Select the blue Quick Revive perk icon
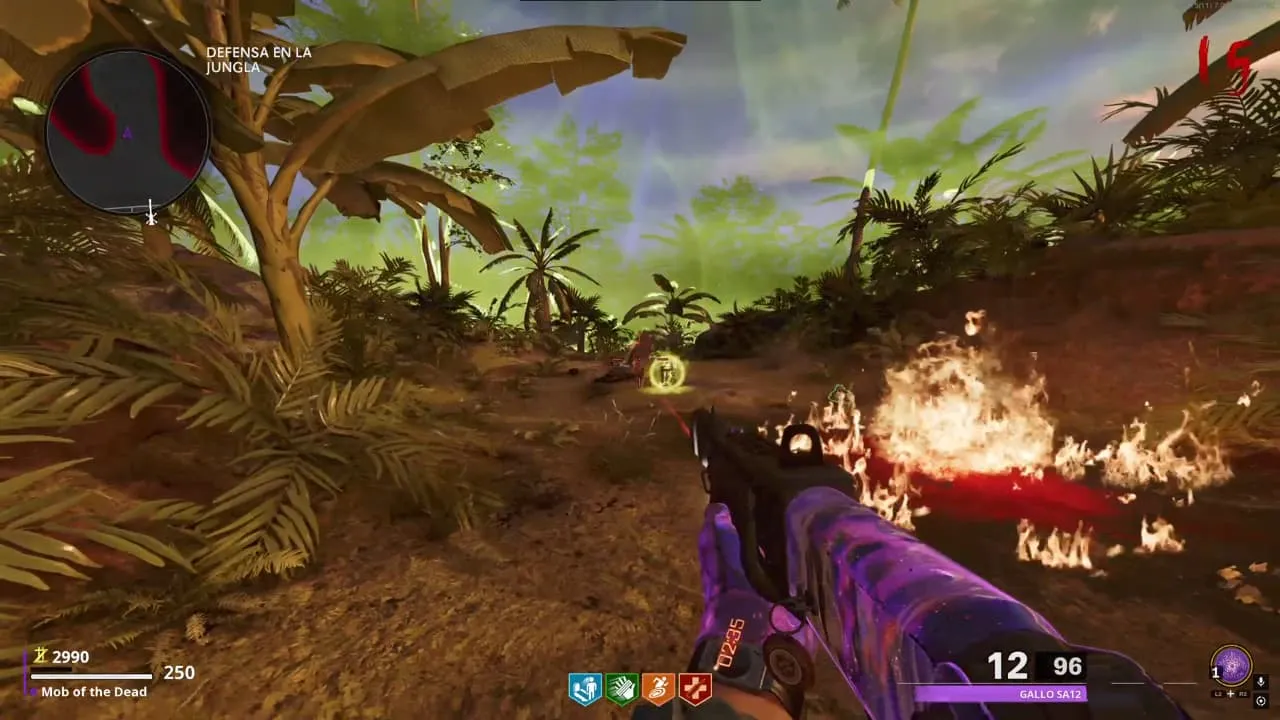1280x720 pixels. [x=585, y=688]
